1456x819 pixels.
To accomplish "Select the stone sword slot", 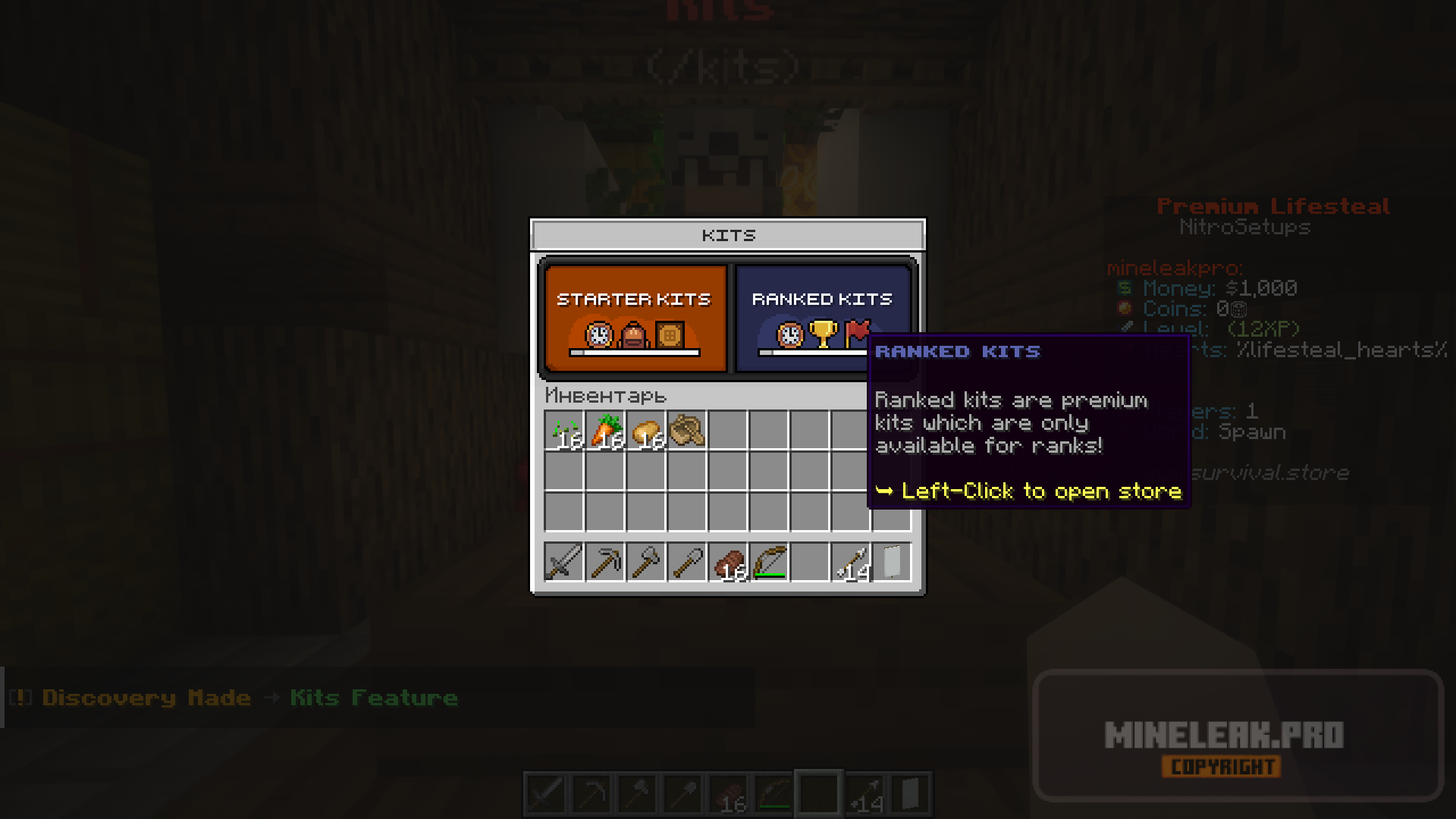I will (x=564, y=563).
